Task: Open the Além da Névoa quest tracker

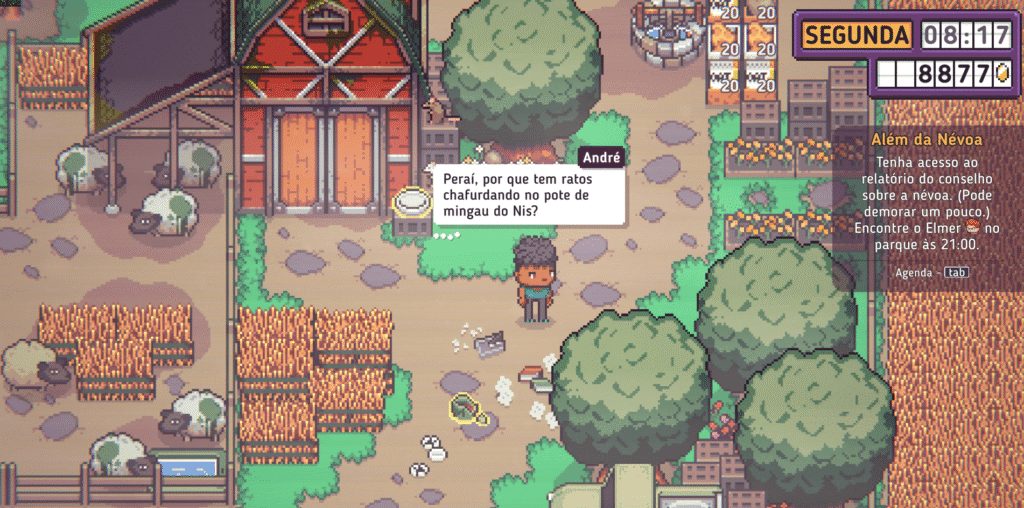Action: [927, 140]
